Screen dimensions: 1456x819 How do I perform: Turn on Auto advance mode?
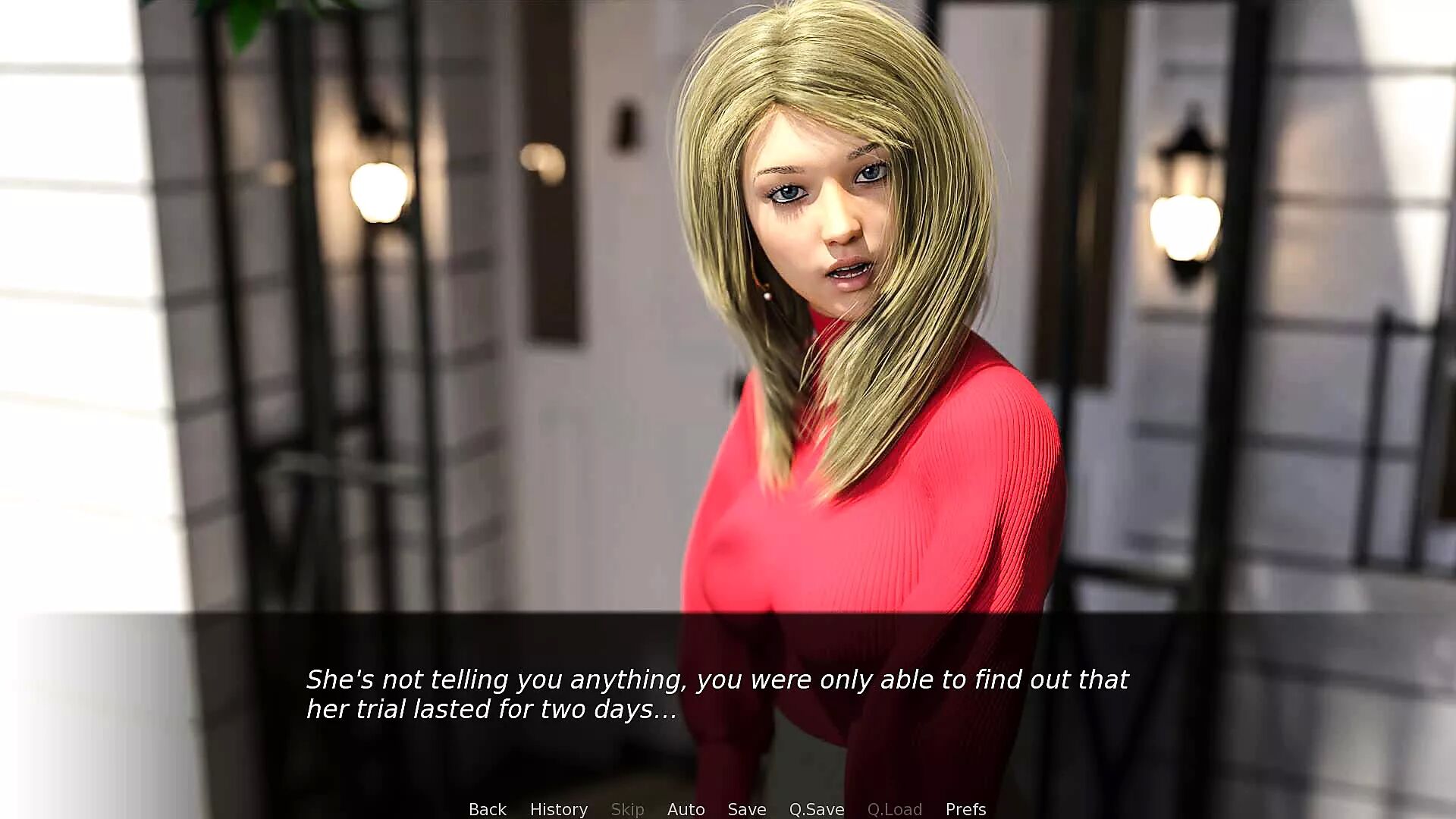686,809
